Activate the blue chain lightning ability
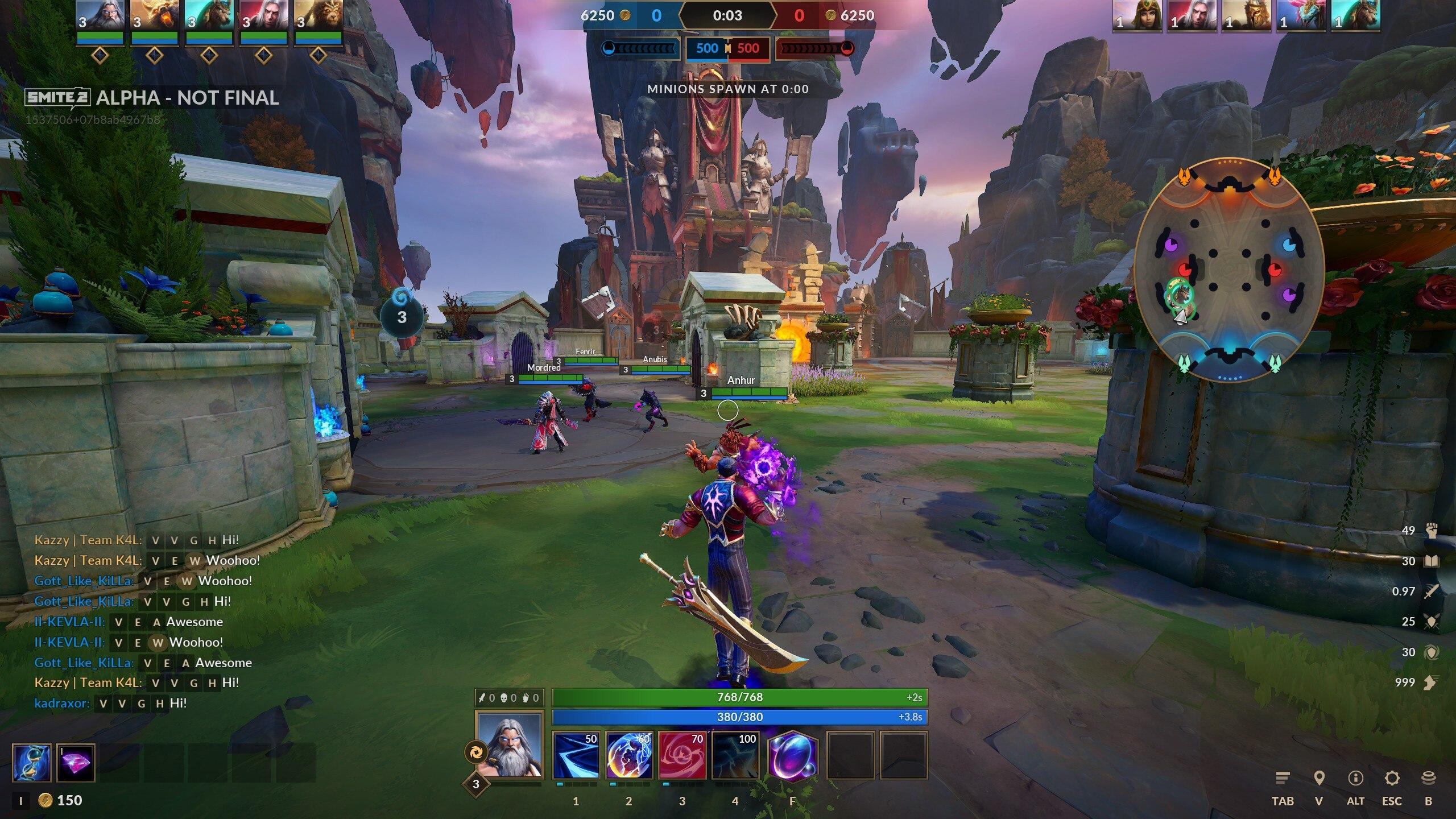This screenshot has height=819, width=1456. [576, 755]
